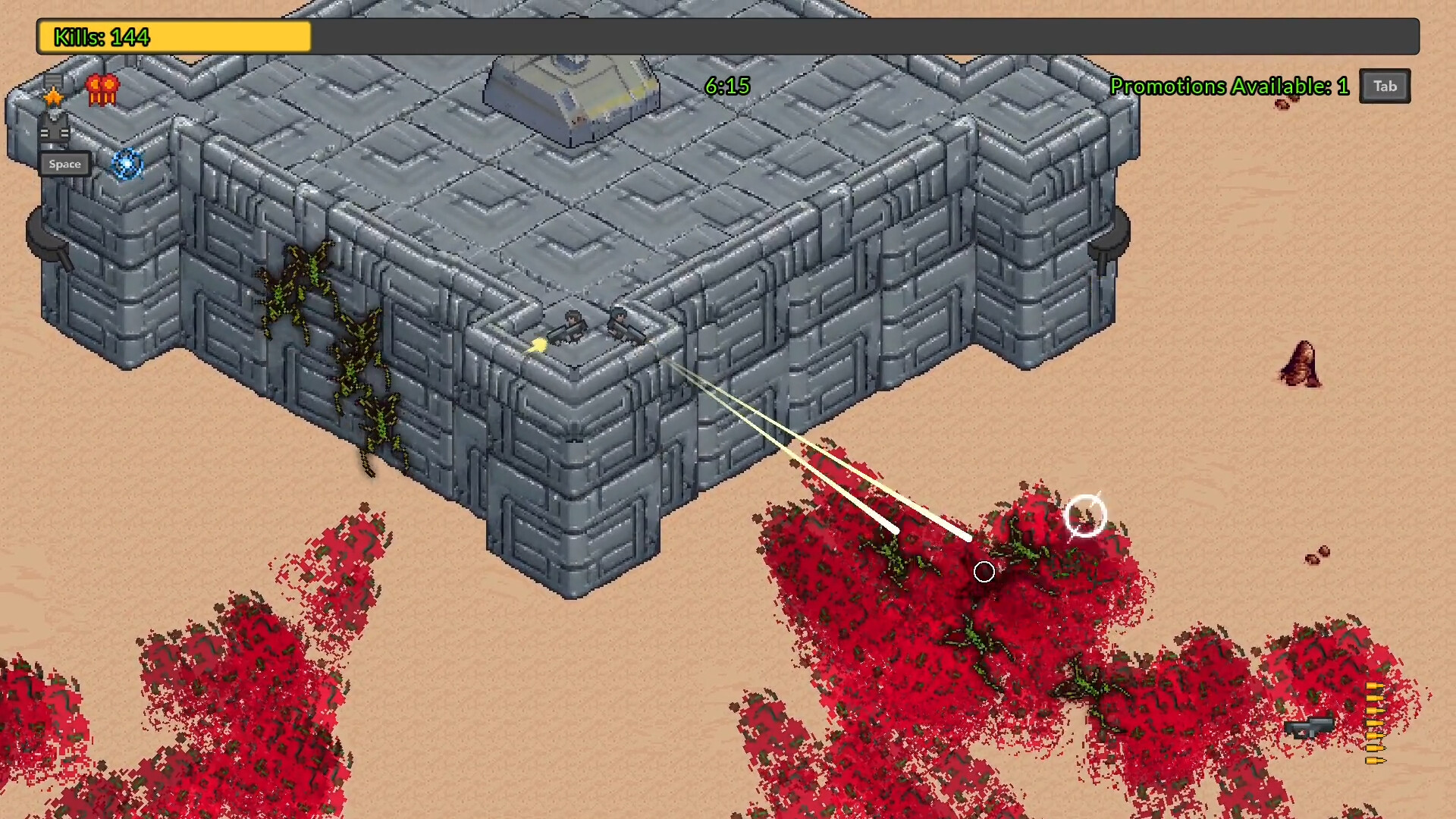Click the Space key hint label
Viewport: 1456px width, 819px height.
tap(64, 164)
